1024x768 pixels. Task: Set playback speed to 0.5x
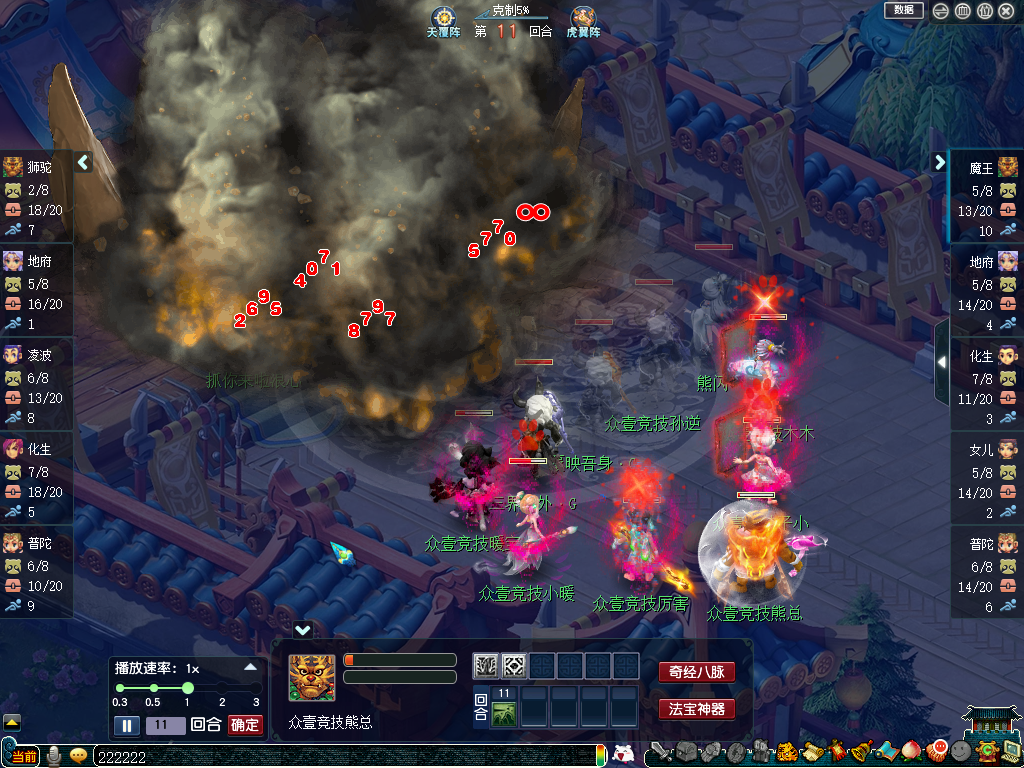153,688
